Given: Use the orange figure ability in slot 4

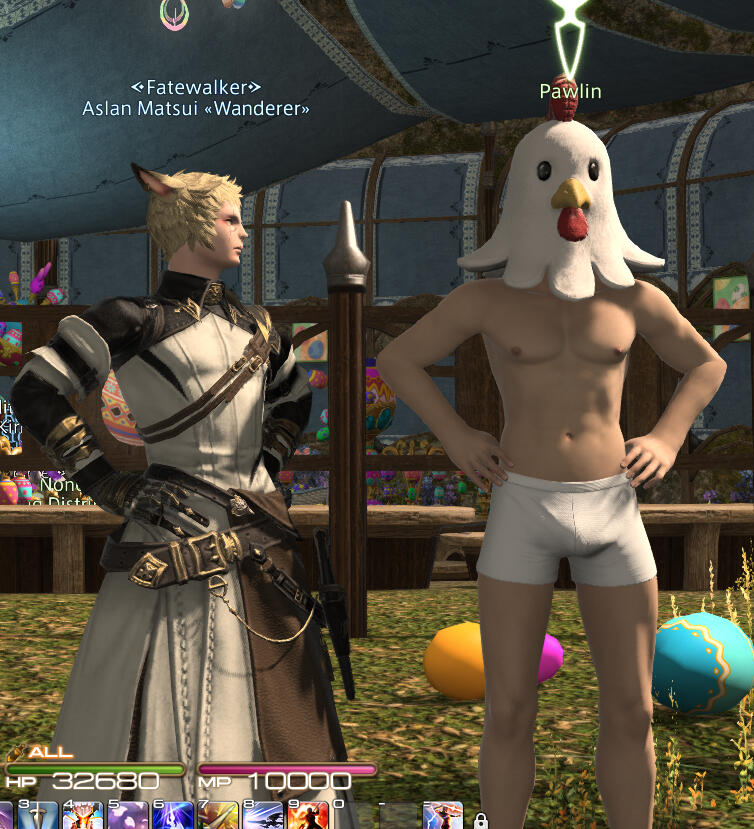Looking at the screenshot, I should (82, 815).
